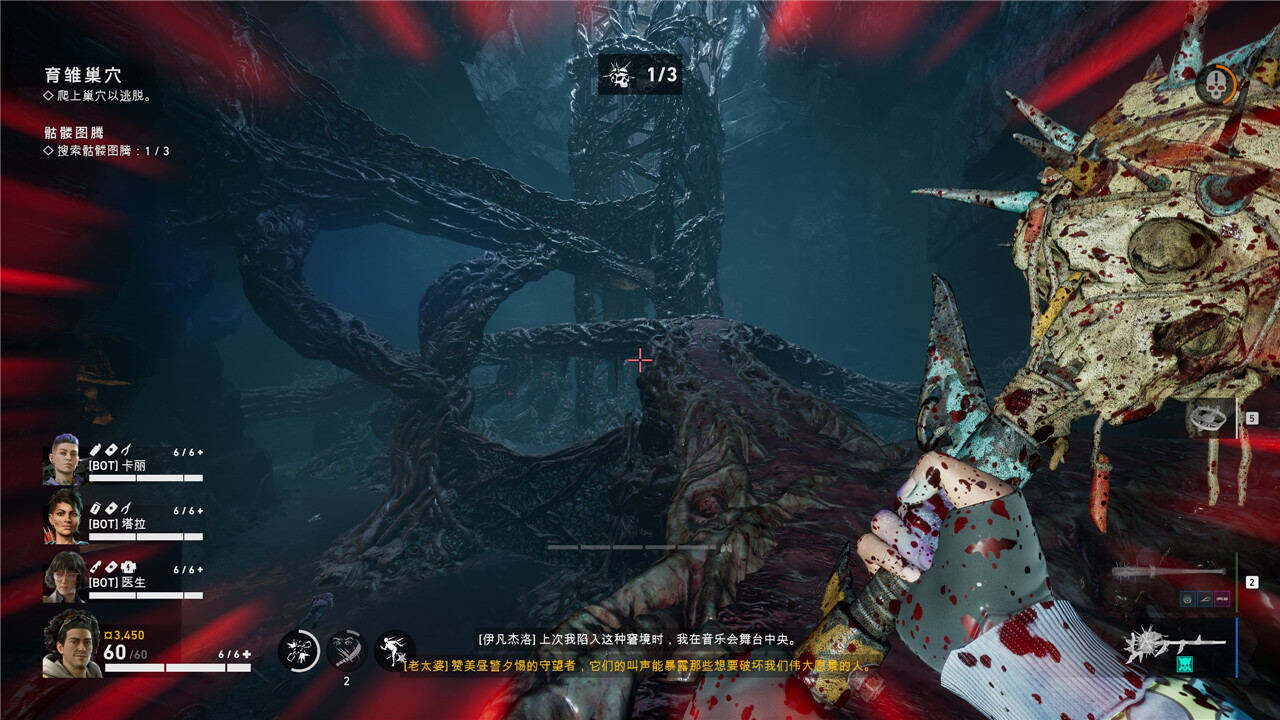Click your own character portrait
This screenshot has width=1280, height=720.
(70, 645)
